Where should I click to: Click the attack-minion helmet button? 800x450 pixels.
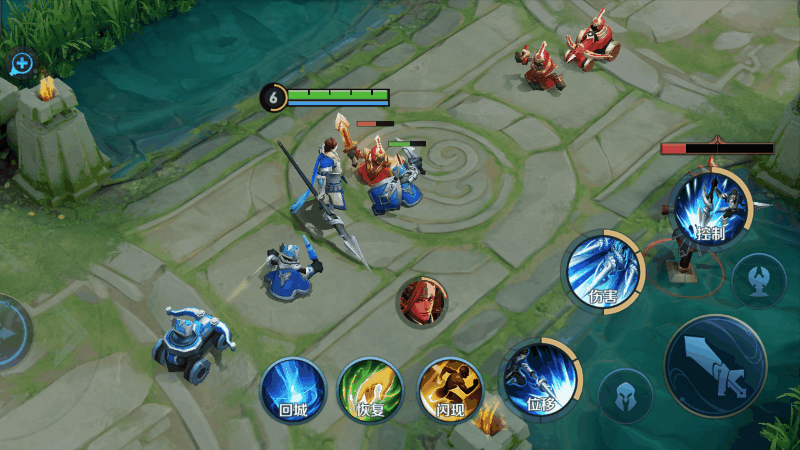point(625,396)
